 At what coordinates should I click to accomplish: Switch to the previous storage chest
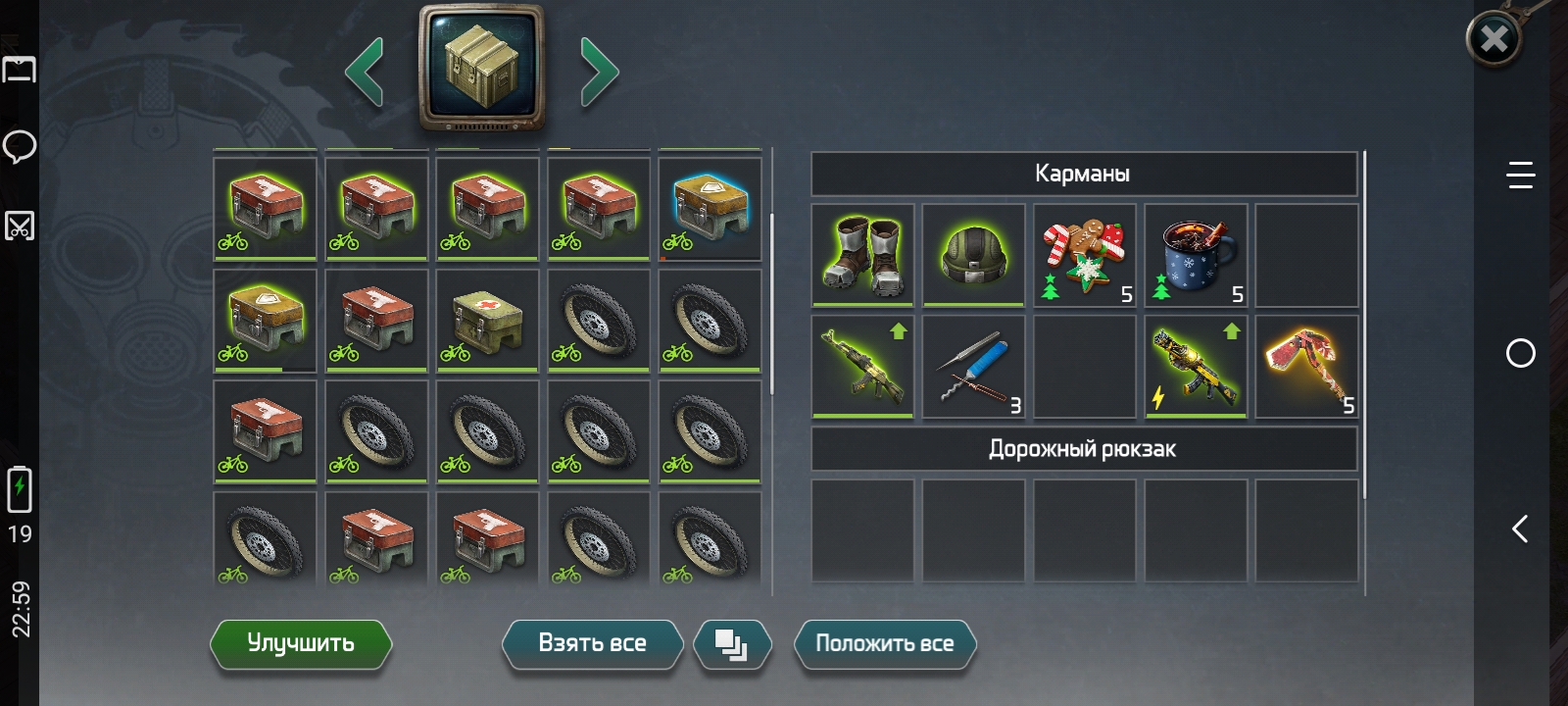pyautogui.click(x=365, y=71)
